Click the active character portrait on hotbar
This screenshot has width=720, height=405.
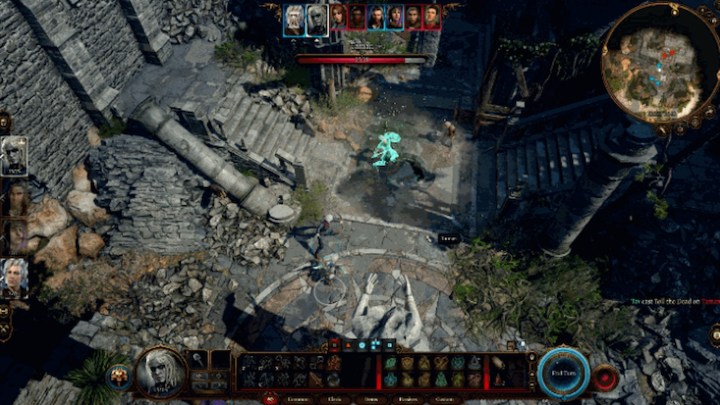coord(160,372)
